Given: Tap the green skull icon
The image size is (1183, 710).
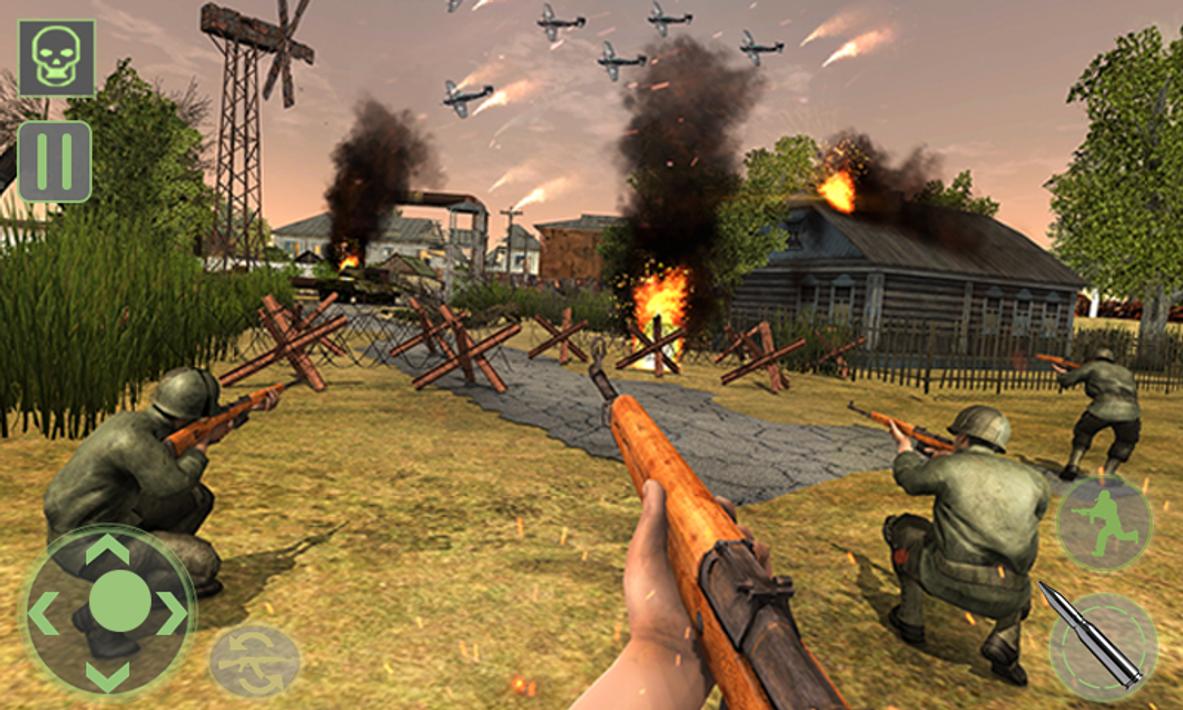Looking at the screenshot, I should [56, 58].
